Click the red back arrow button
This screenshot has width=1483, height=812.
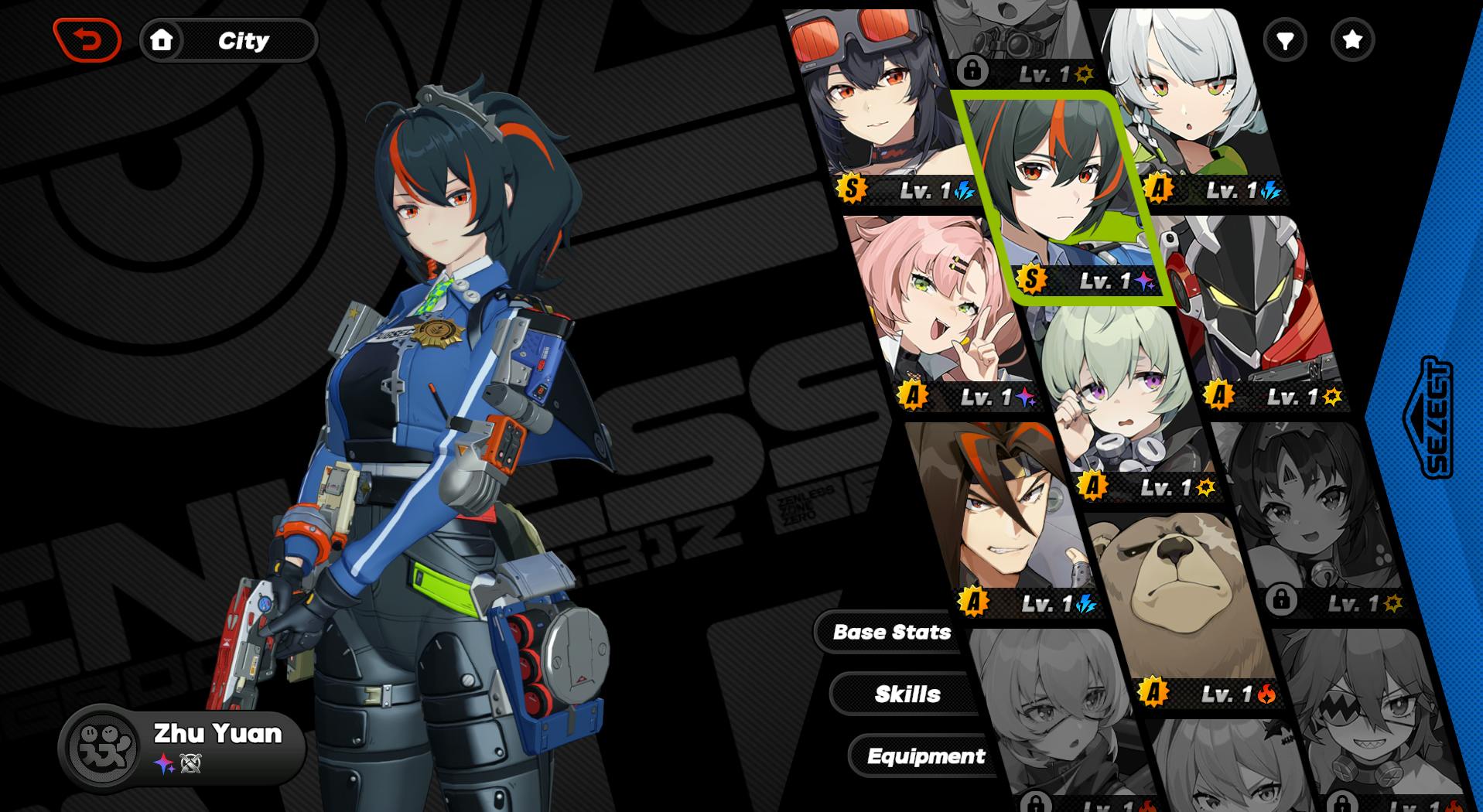click(87, 40)
